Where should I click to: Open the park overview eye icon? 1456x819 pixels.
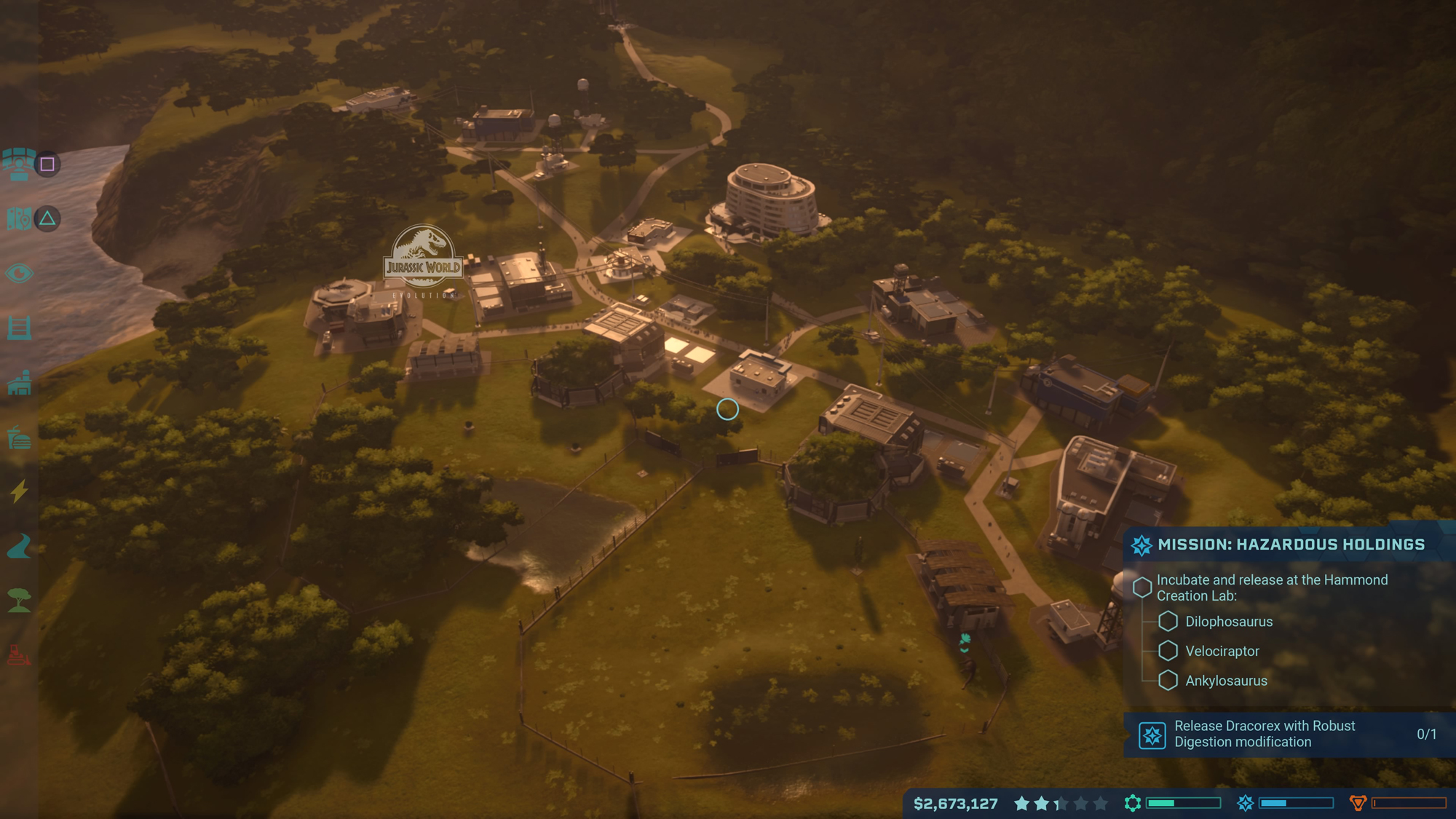tap(20, 274)
